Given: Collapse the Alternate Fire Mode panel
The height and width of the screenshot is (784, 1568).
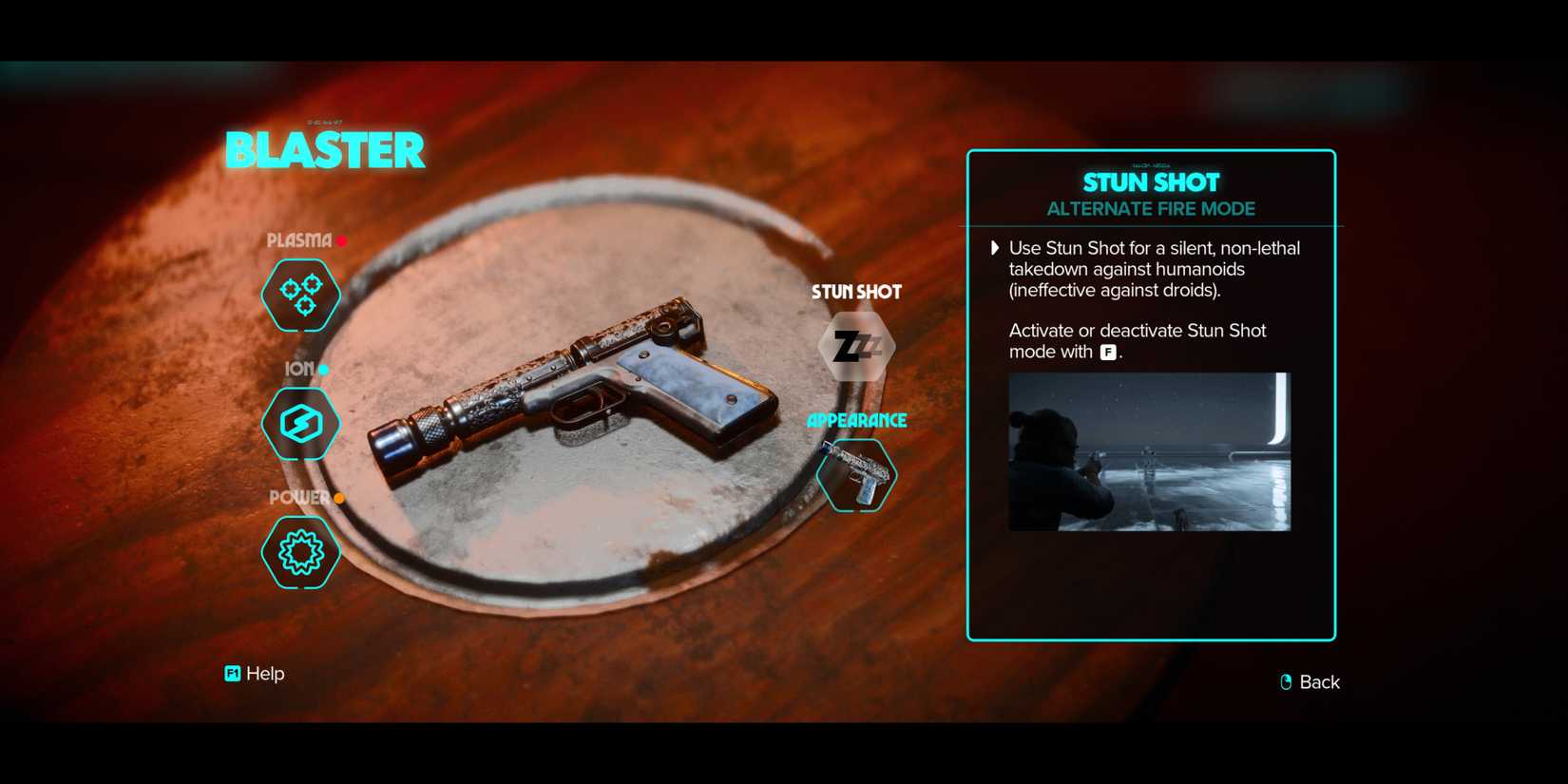Looking at the screenshot, I should click(1151, 208).
